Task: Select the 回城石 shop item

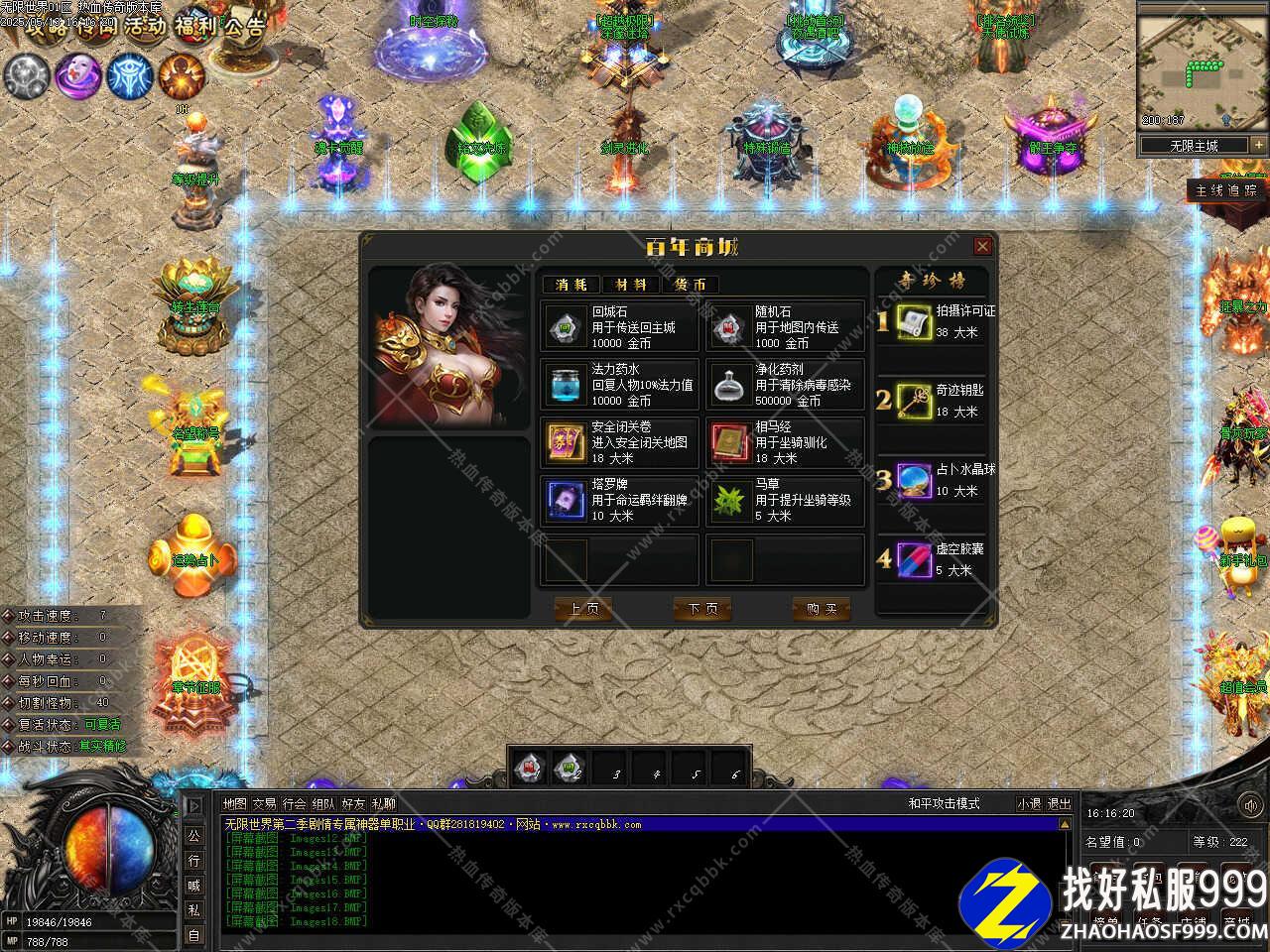Action: point(621,327)
